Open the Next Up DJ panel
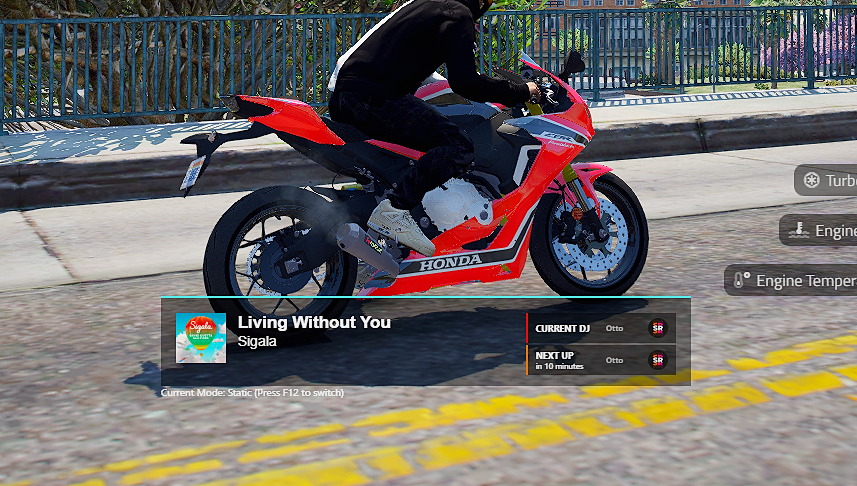 pyautogui.click(x=601, y=360)
